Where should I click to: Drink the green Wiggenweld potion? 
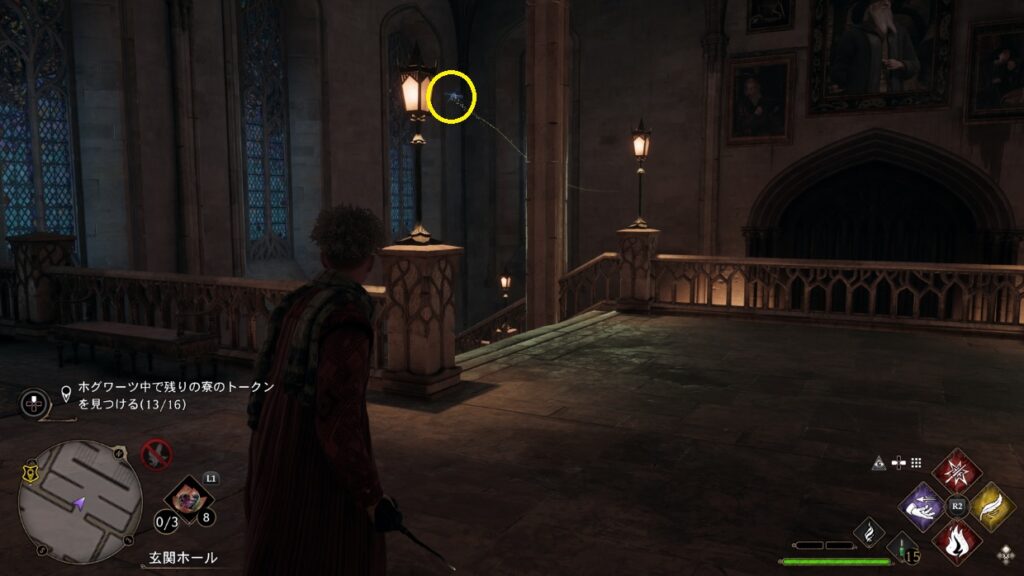[x=903, y=549]
